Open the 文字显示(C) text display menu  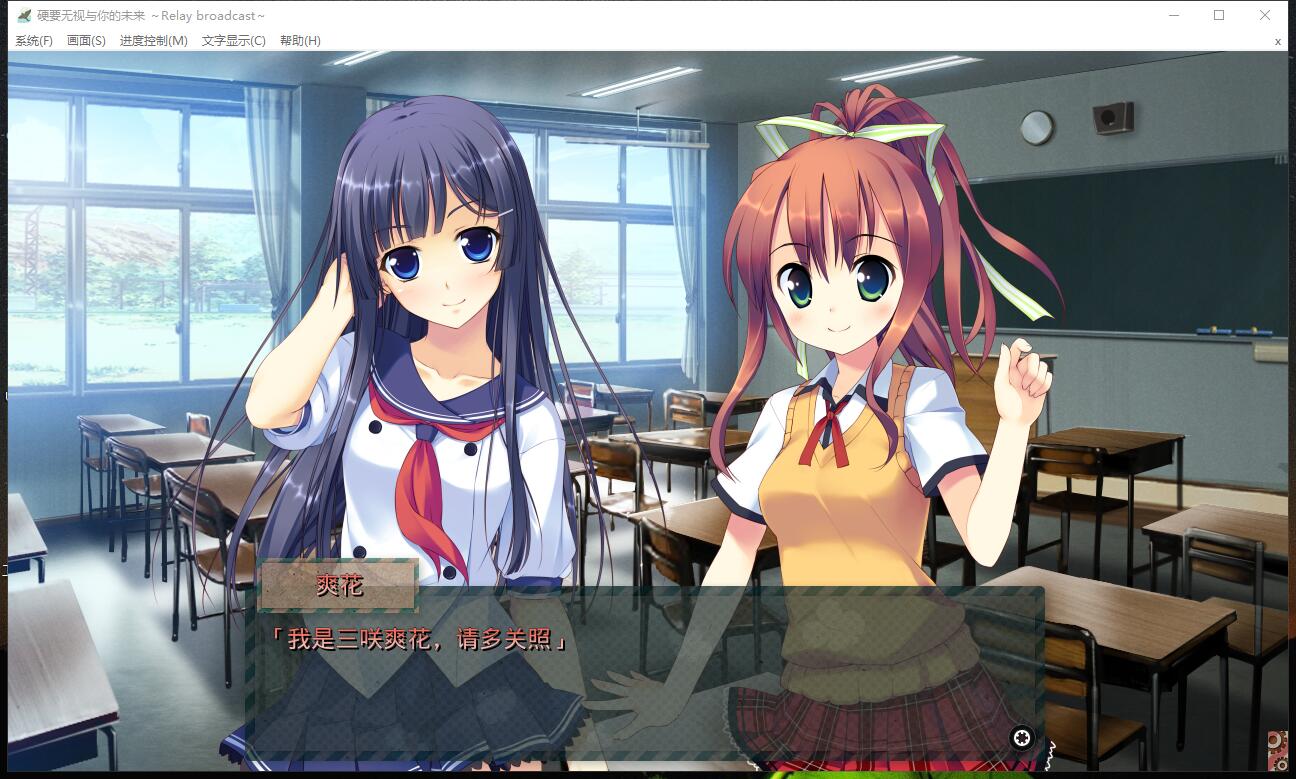233,41
